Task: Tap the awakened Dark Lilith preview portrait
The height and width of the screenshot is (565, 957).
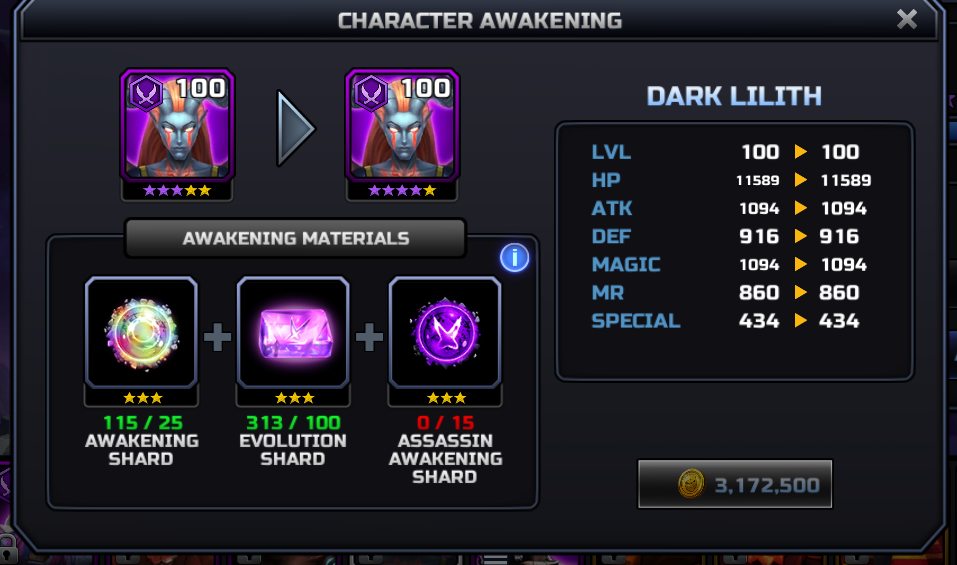Action: tap(402, 126)
